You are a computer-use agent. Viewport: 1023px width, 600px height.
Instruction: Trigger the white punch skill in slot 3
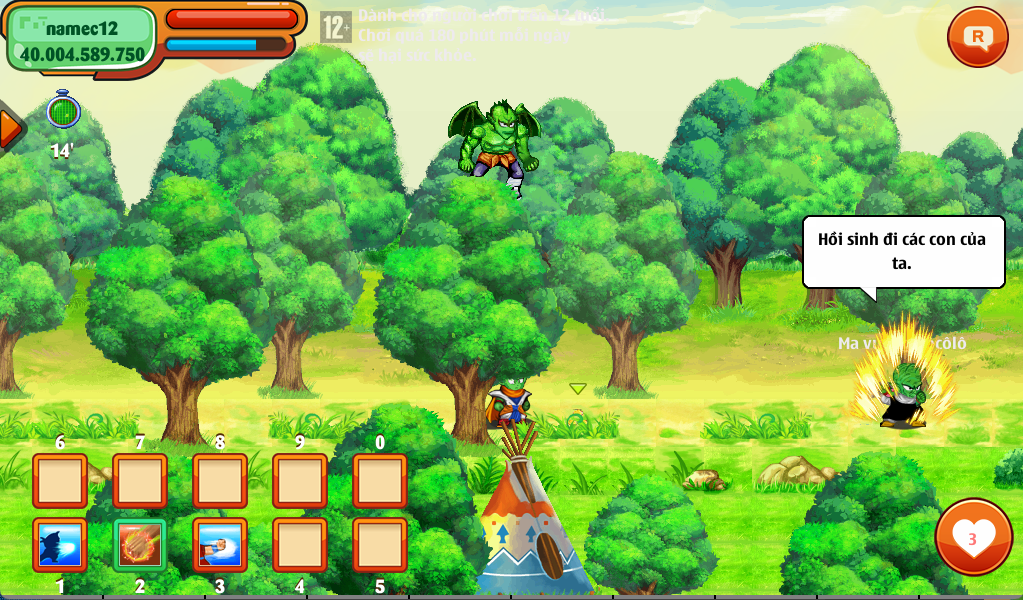(219, 545)
